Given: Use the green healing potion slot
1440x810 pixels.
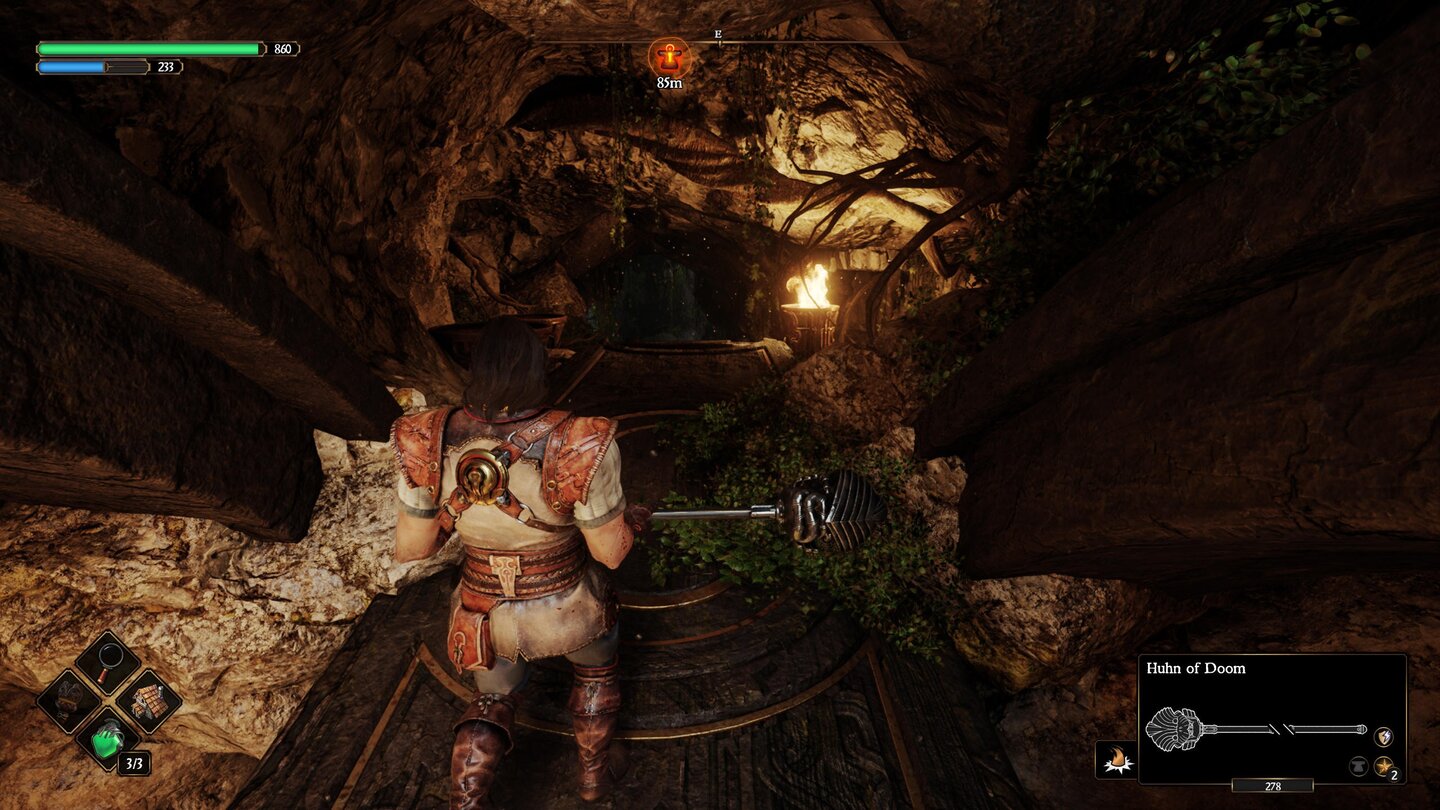Looking at the screenshot, I should coord(107,740).
